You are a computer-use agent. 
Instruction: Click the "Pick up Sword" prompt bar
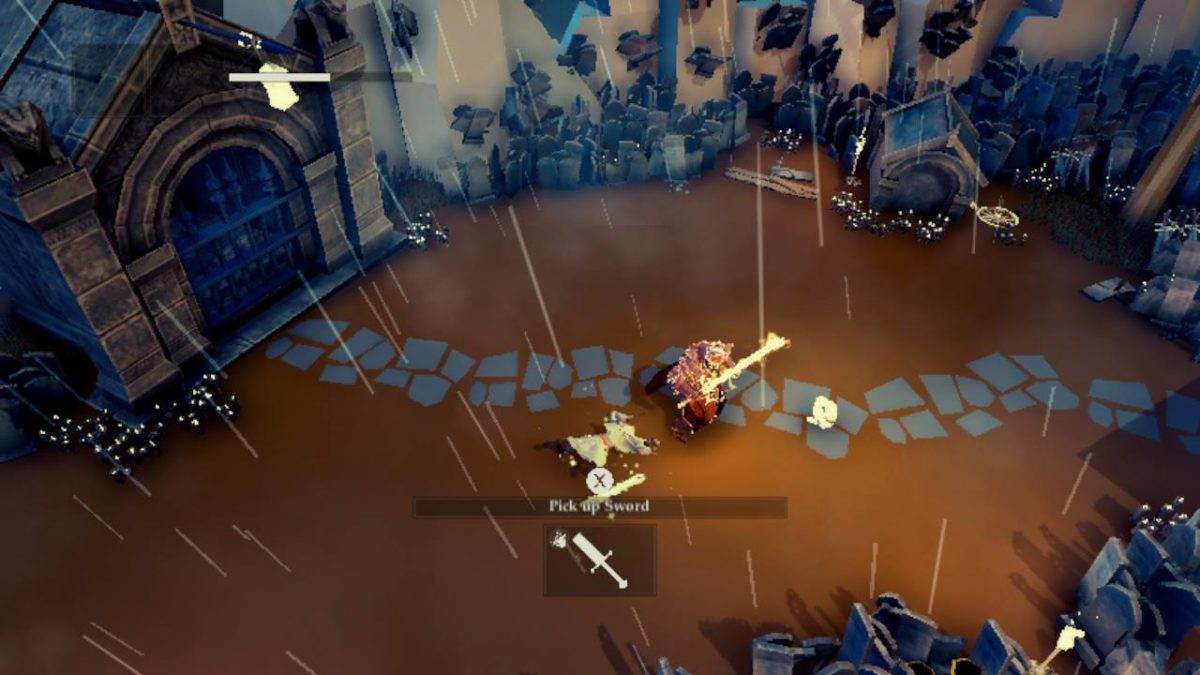point(599,507)
